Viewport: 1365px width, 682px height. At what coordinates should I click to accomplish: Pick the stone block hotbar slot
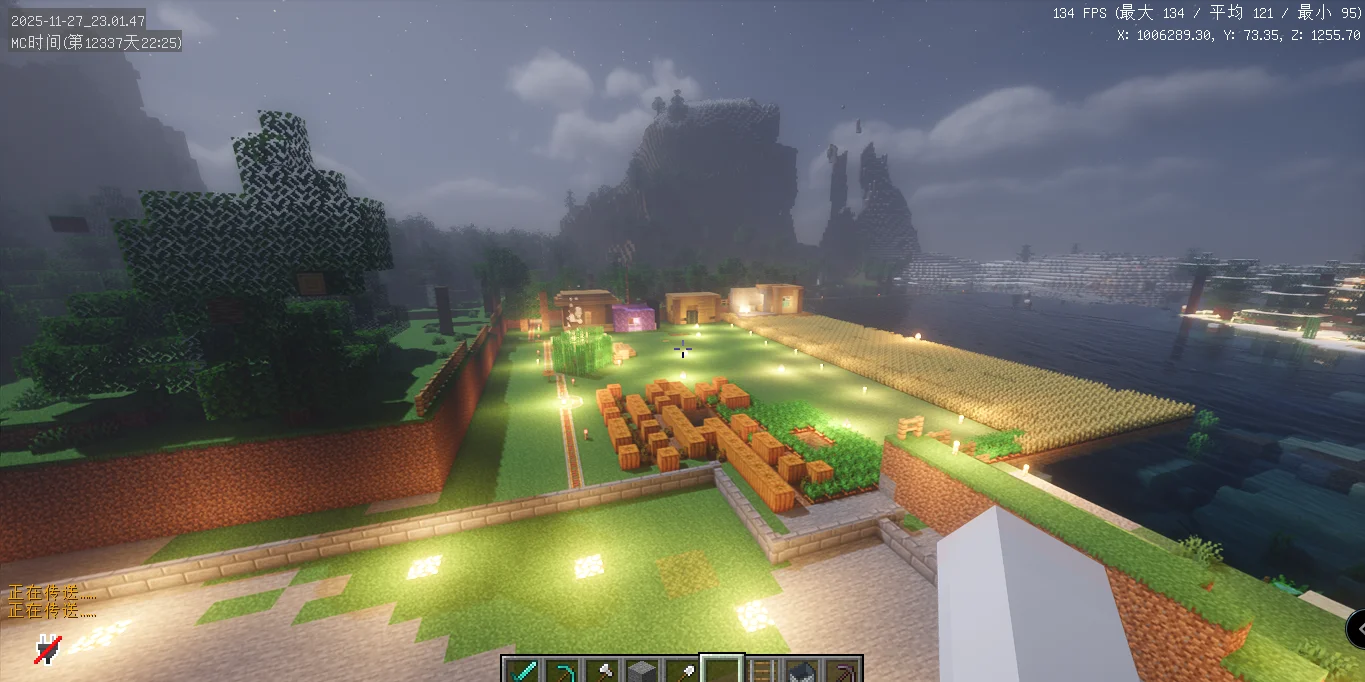(642, 671)
